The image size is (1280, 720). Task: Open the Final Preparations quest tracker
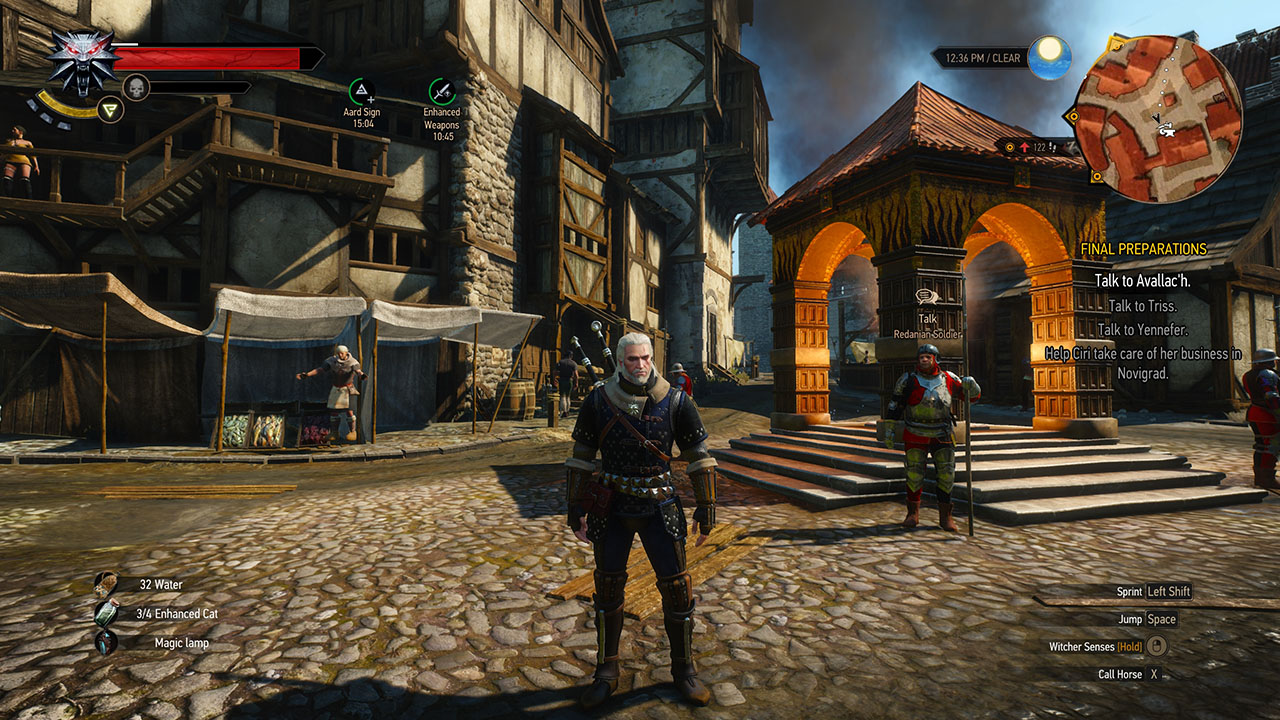[1143, 249]
